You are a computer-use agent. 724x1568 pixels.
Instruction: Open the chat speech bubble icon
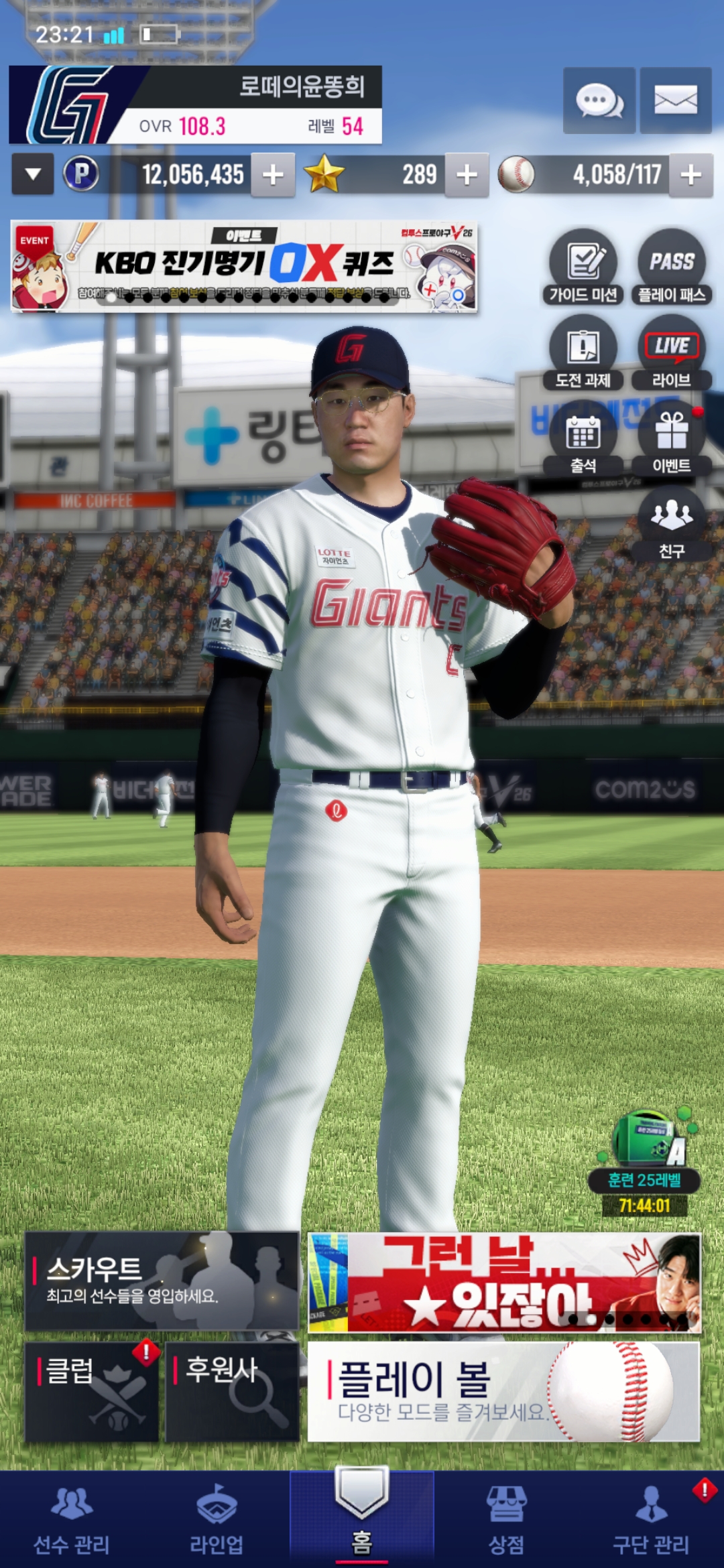pyautogui.click(x=599, y=101)
